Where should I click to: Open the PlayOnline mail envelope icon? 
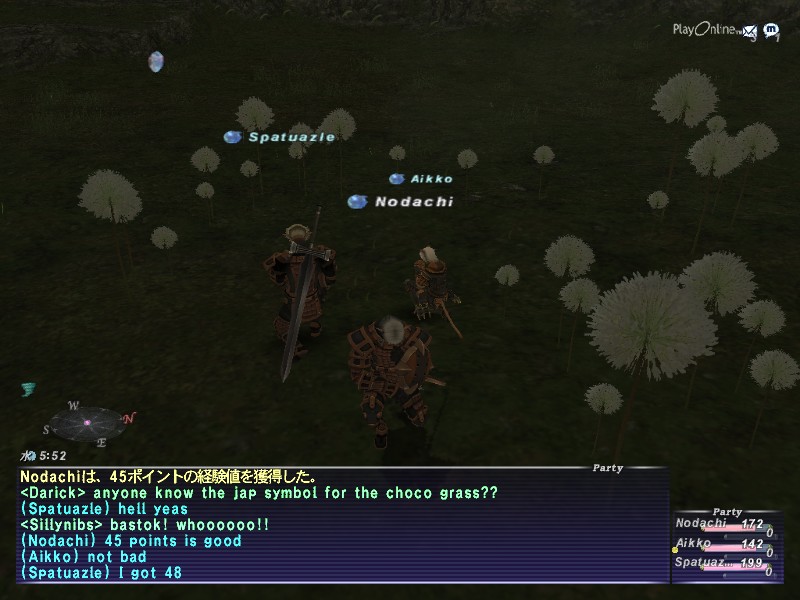750,31
